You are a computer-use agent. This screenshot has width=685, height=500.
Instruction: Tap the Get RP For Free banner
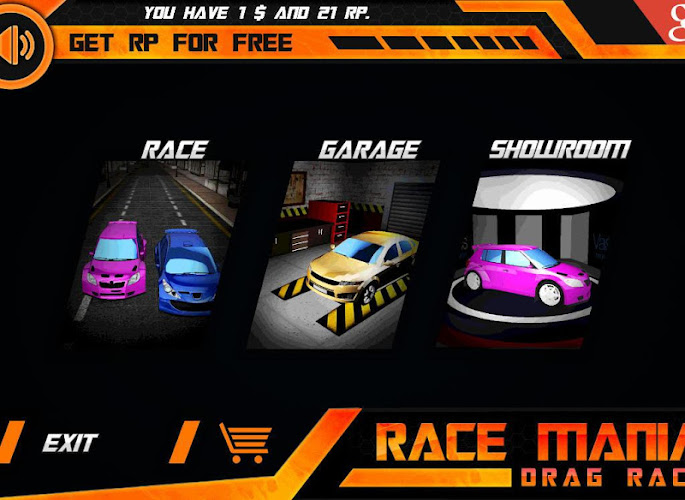coord(181,43)
